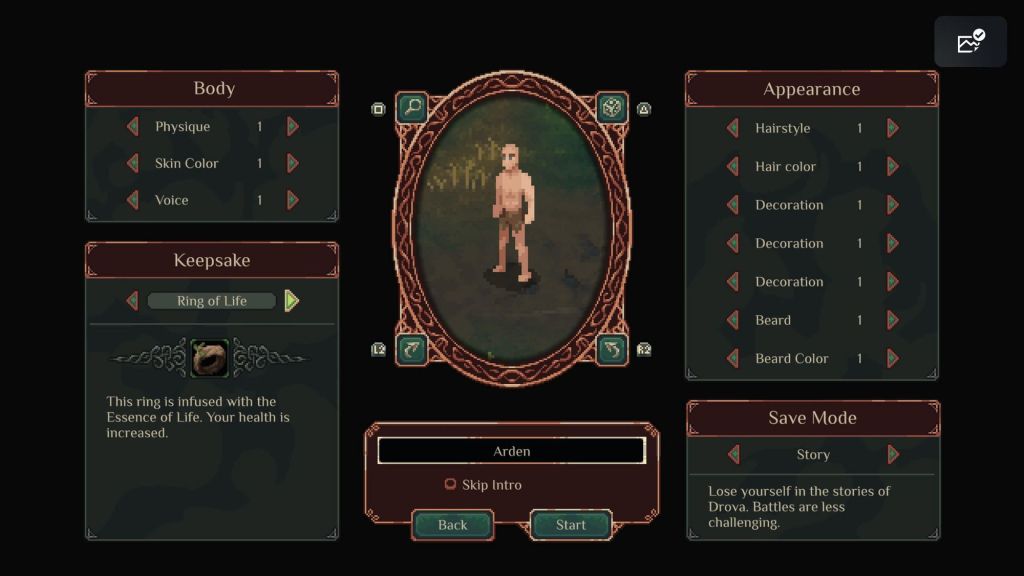Increase the Physique value
This screenshot has width=1024, height=576.
(293, 127)
